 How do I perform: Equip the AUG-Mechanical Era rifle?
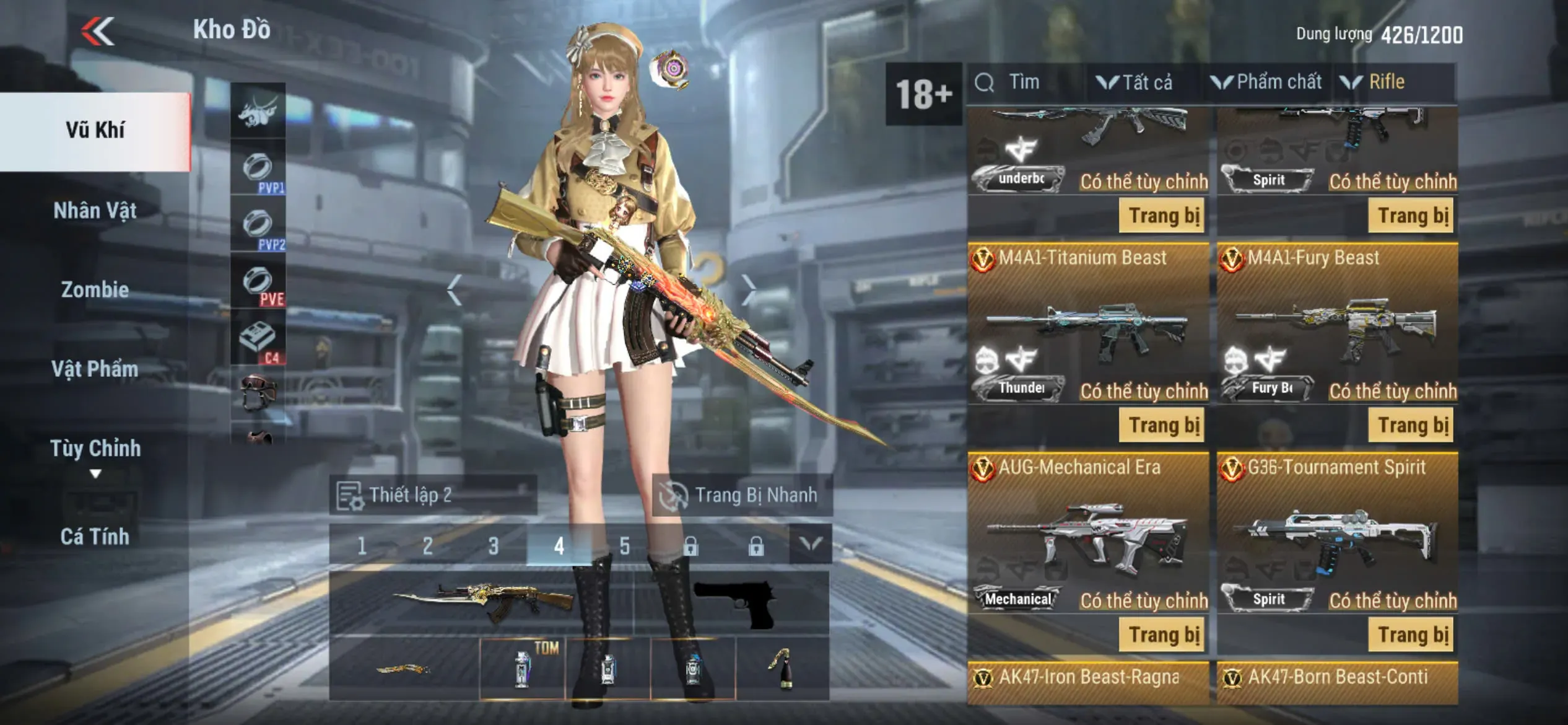[x=1162, y=635]
